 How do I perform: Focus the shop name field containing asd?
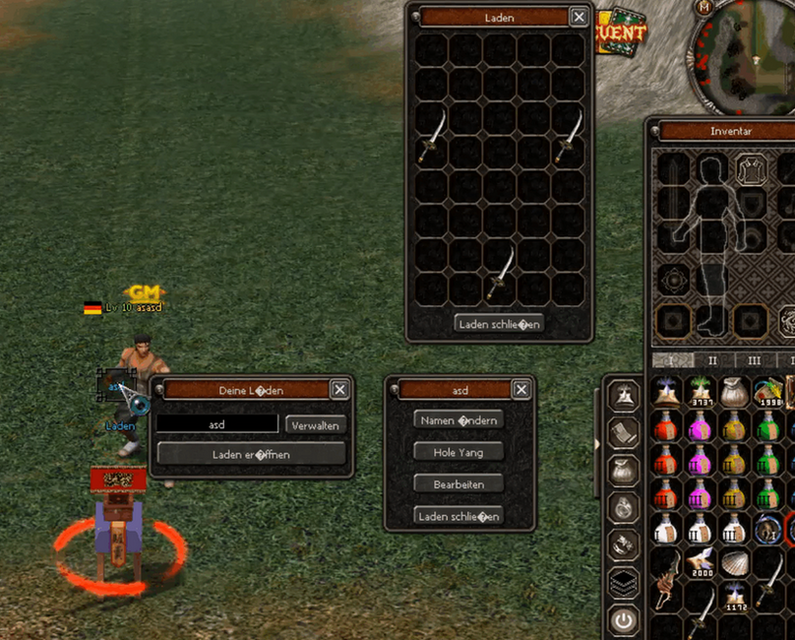(x=217, y=424)
